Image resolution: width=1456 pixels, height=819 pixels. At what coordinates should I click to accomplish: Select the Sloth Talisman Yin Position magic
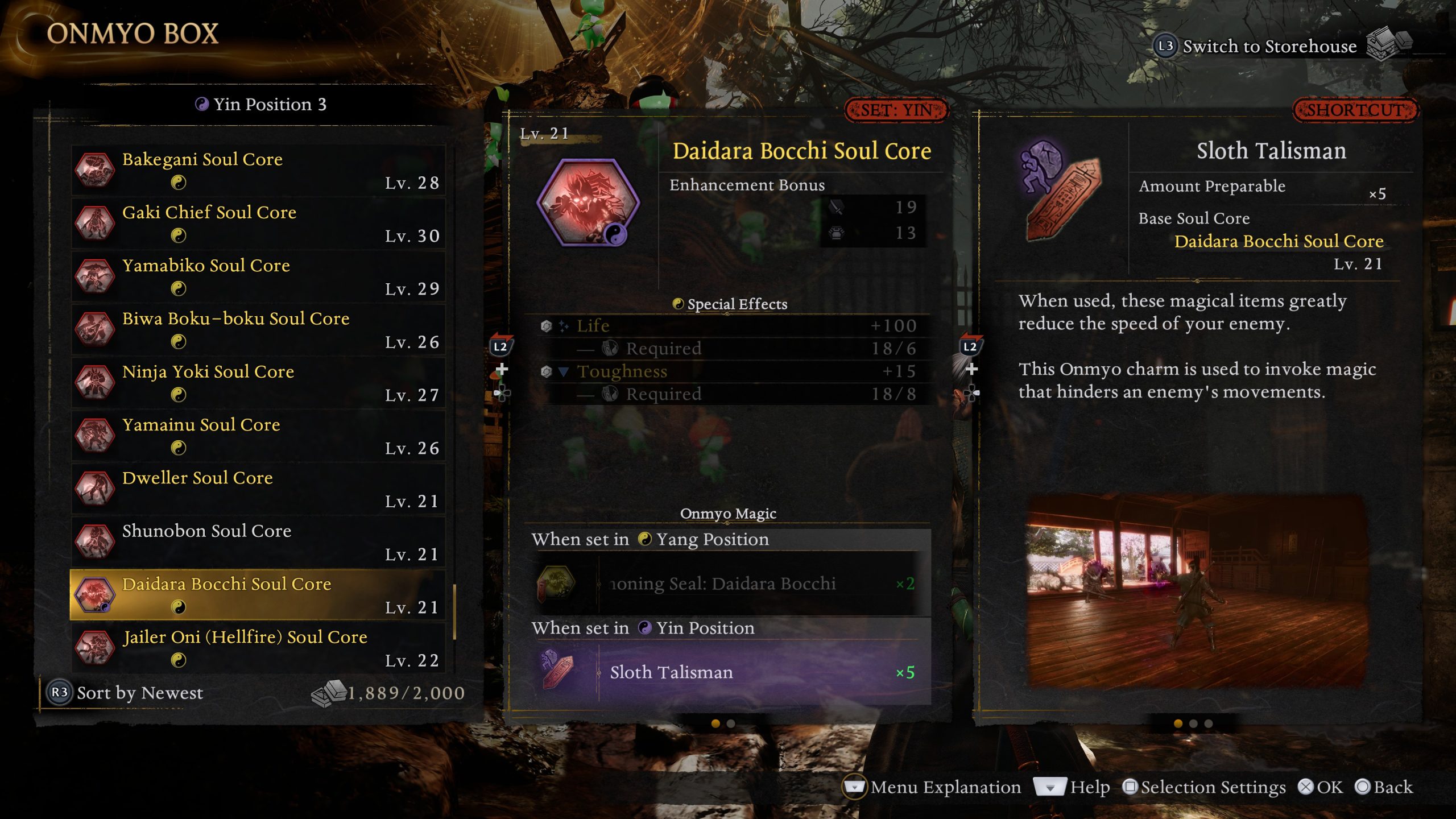pos(728,672)
